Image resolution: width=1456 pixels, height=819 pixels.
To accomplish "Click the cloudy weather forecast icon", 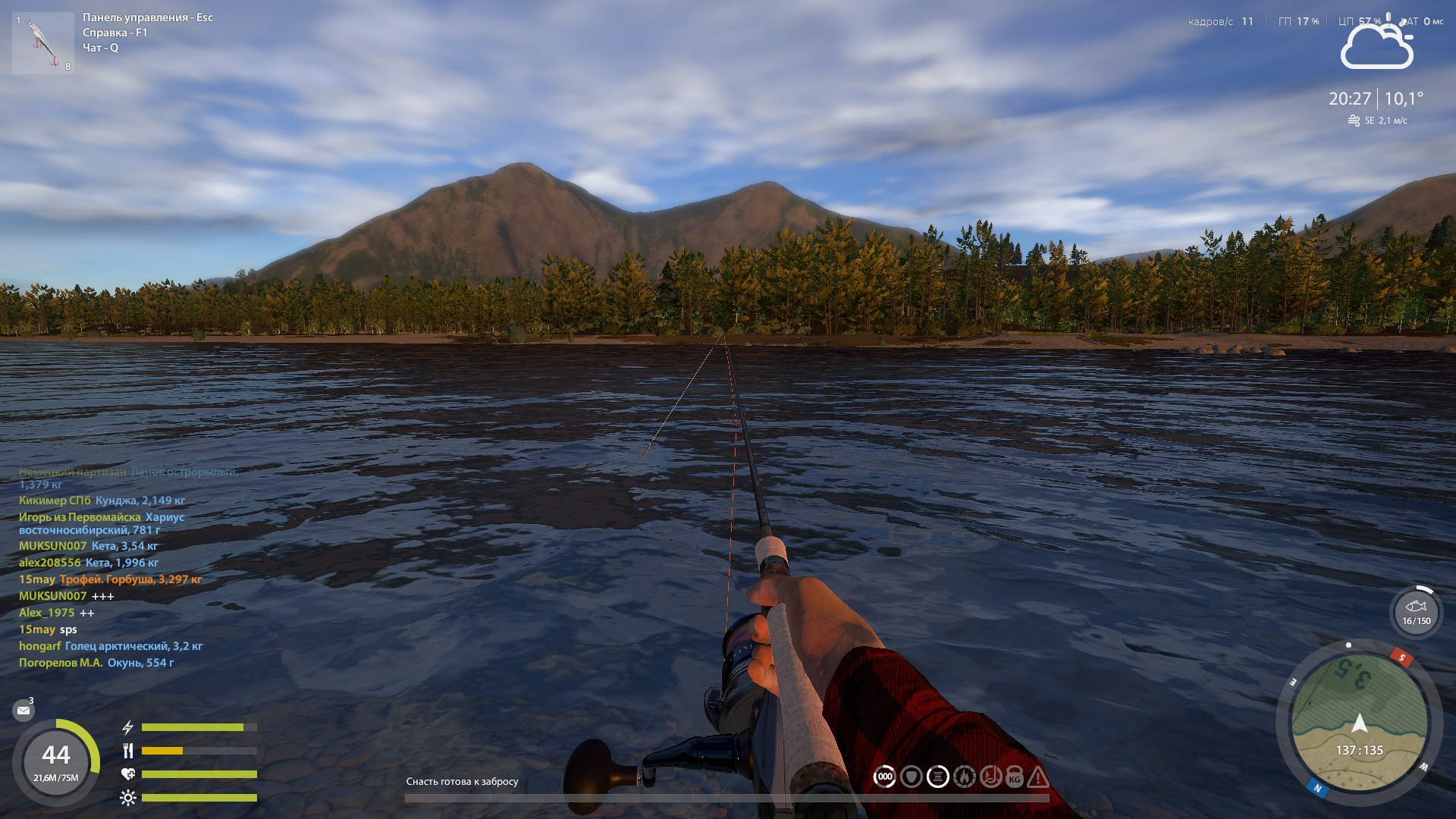I will (1376, 47).
